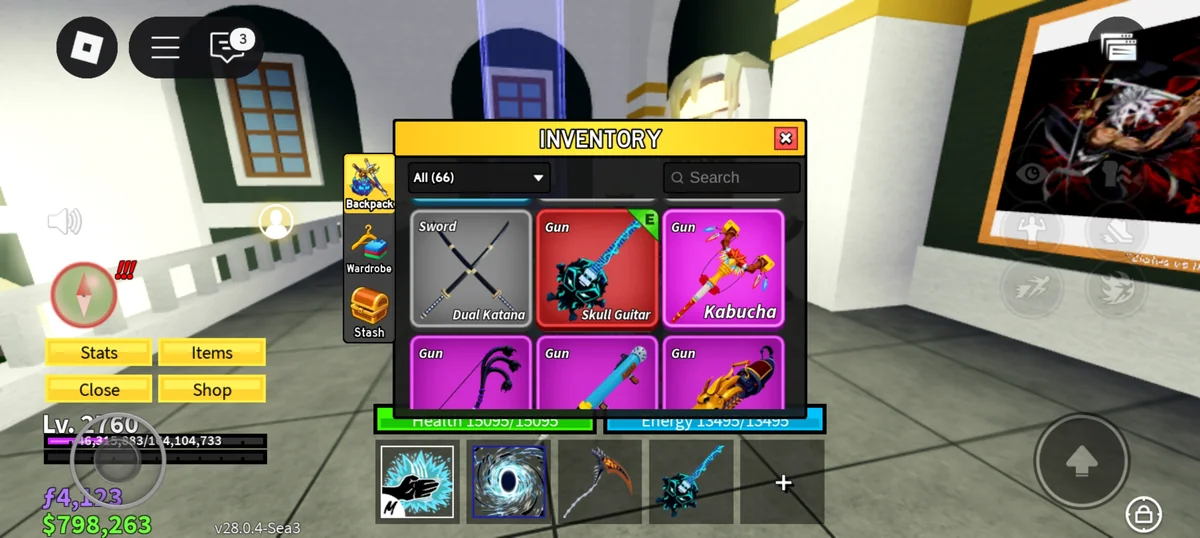Switch to the Stash tab

pos(369,312)
